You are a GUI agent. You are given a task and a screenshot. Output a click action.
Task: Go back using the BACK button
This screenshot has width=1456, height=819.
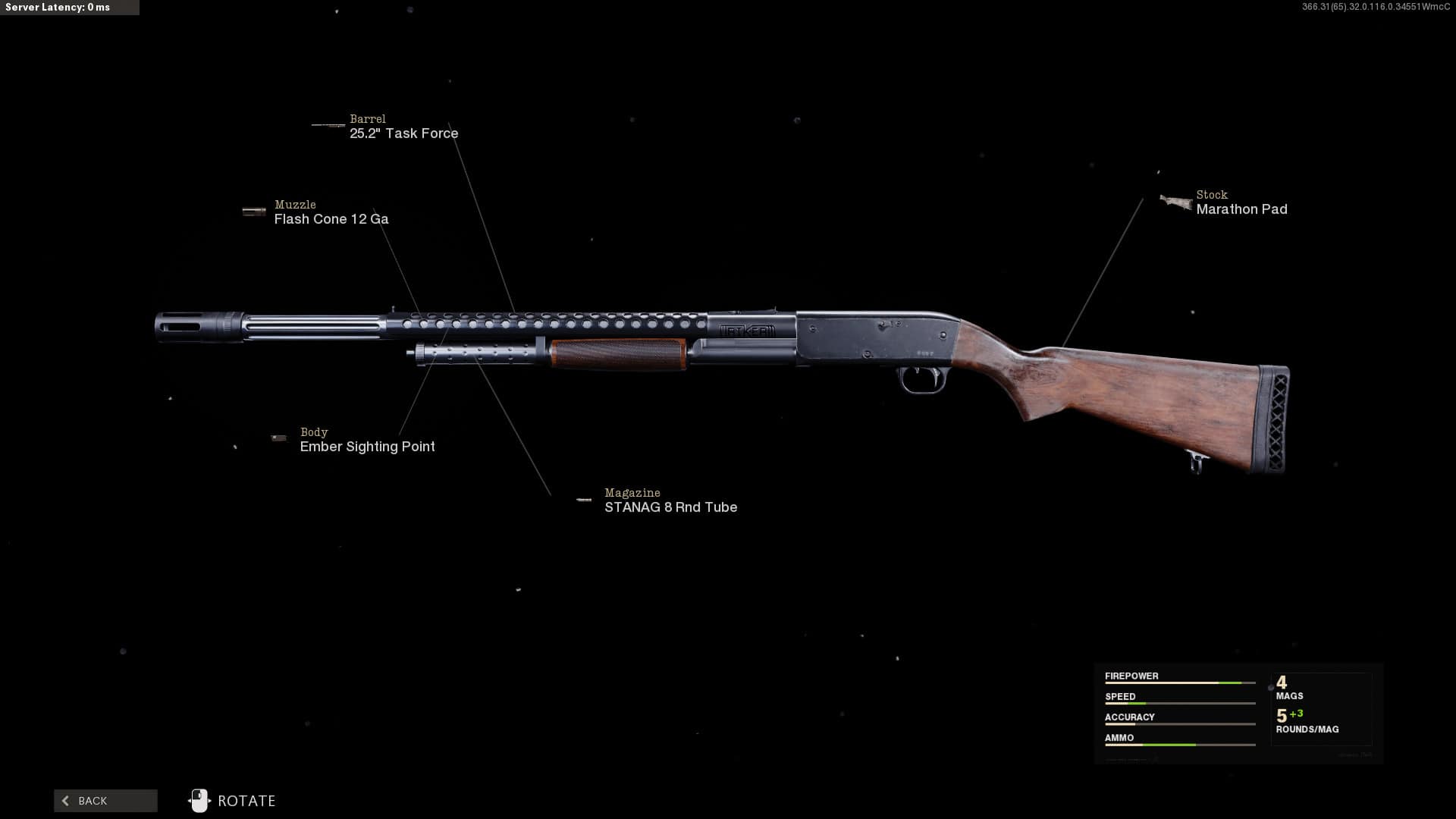[105, 801]
